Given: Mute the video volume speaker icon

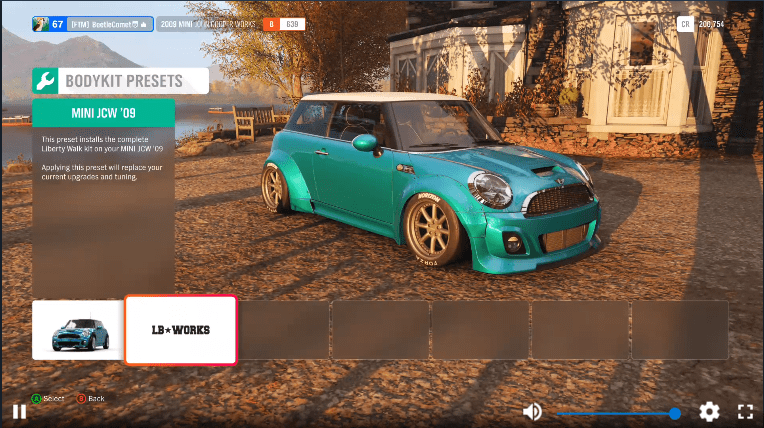Looking at the screenshot, I should (533, 412).
